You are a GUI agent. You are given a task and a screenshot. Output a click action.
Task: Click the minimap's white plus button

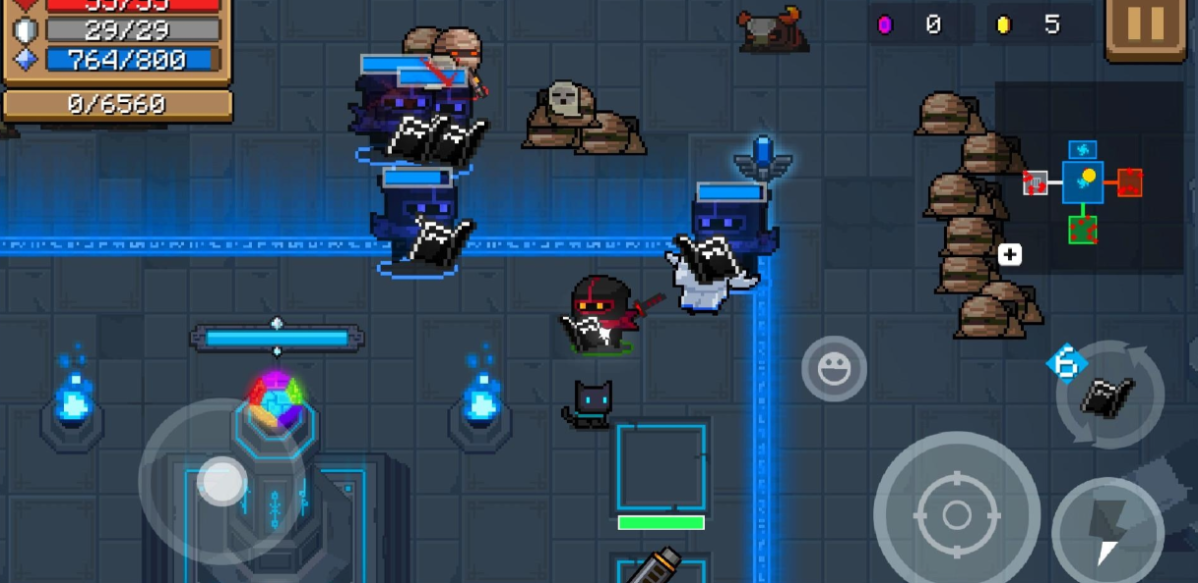click(x=1009, y=255)
